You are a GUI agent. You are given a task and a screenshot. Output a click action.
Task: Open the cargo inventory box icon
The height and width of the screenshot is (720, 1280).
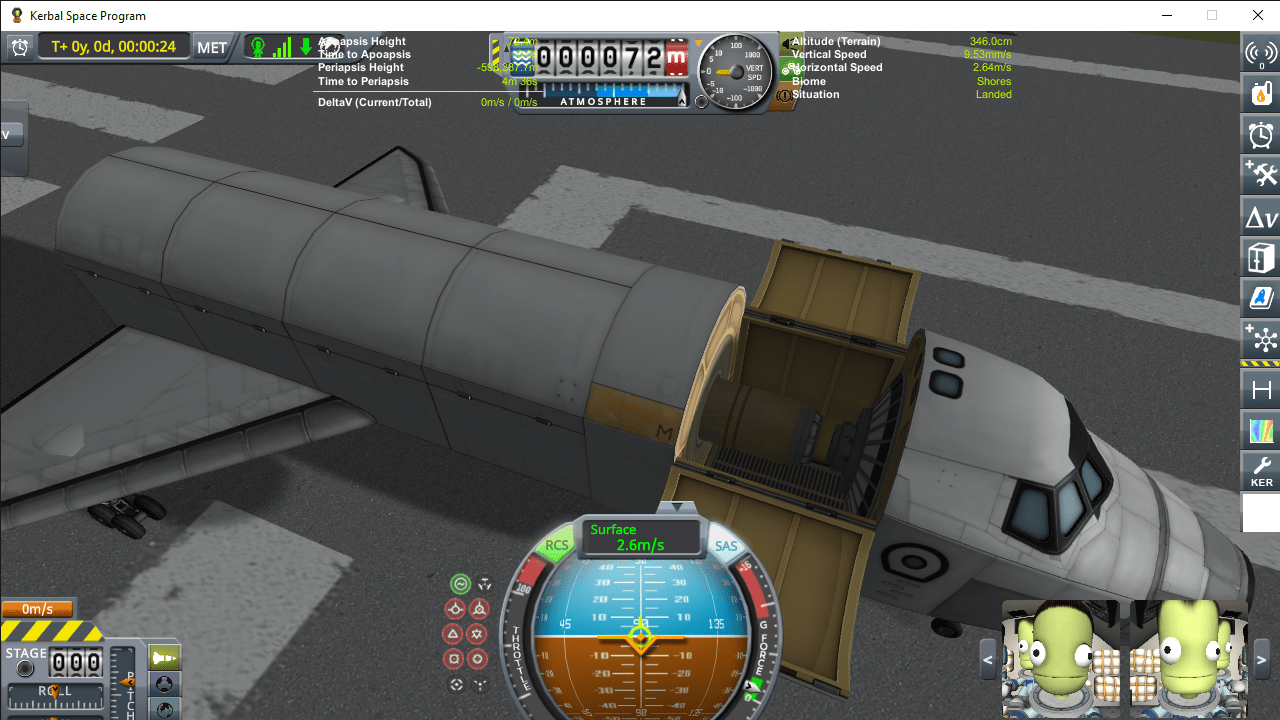(1260, 256)
